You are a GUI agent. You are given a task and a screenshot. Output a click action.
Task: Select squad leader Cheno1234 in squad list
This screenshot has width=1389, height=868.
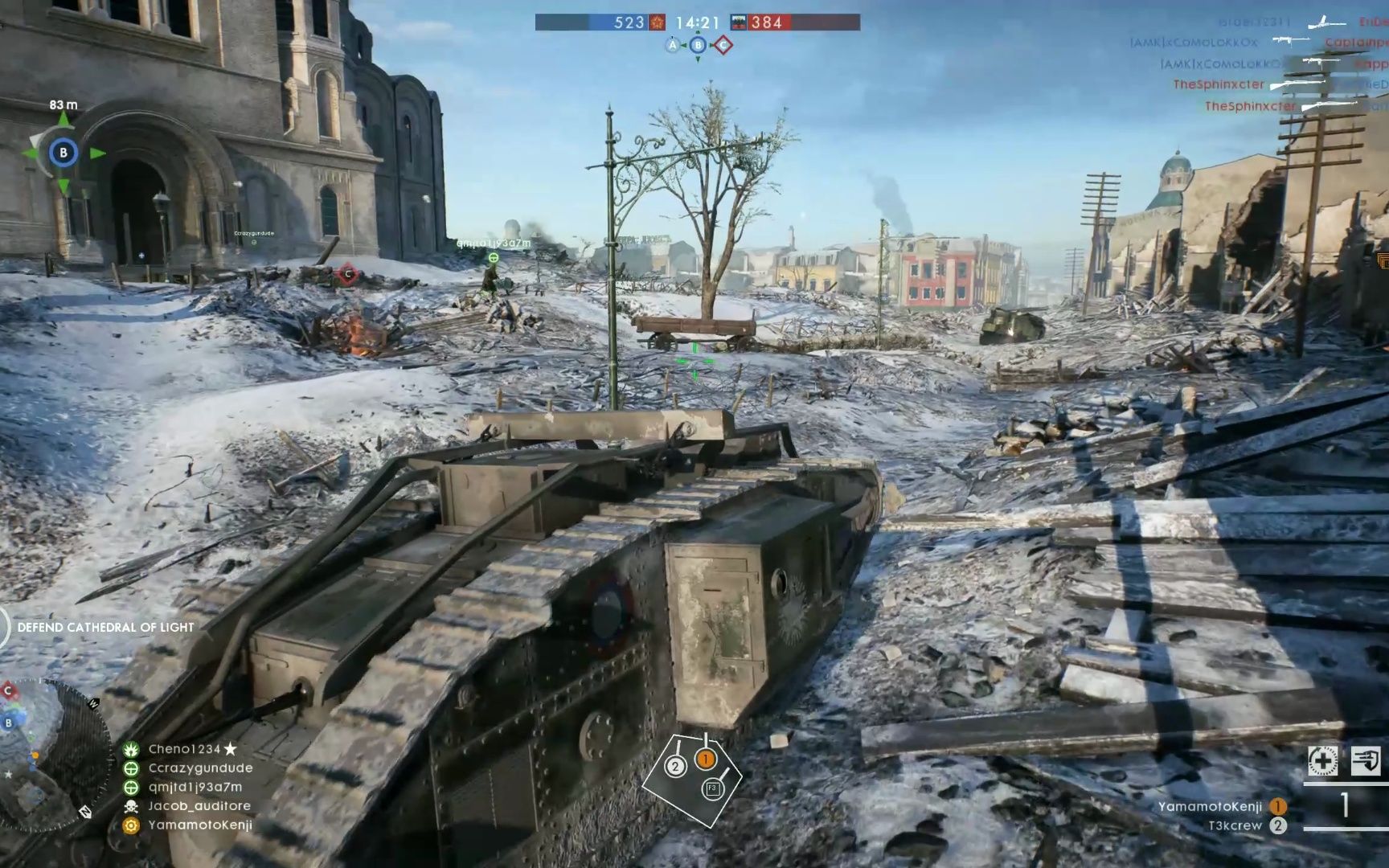184,749
